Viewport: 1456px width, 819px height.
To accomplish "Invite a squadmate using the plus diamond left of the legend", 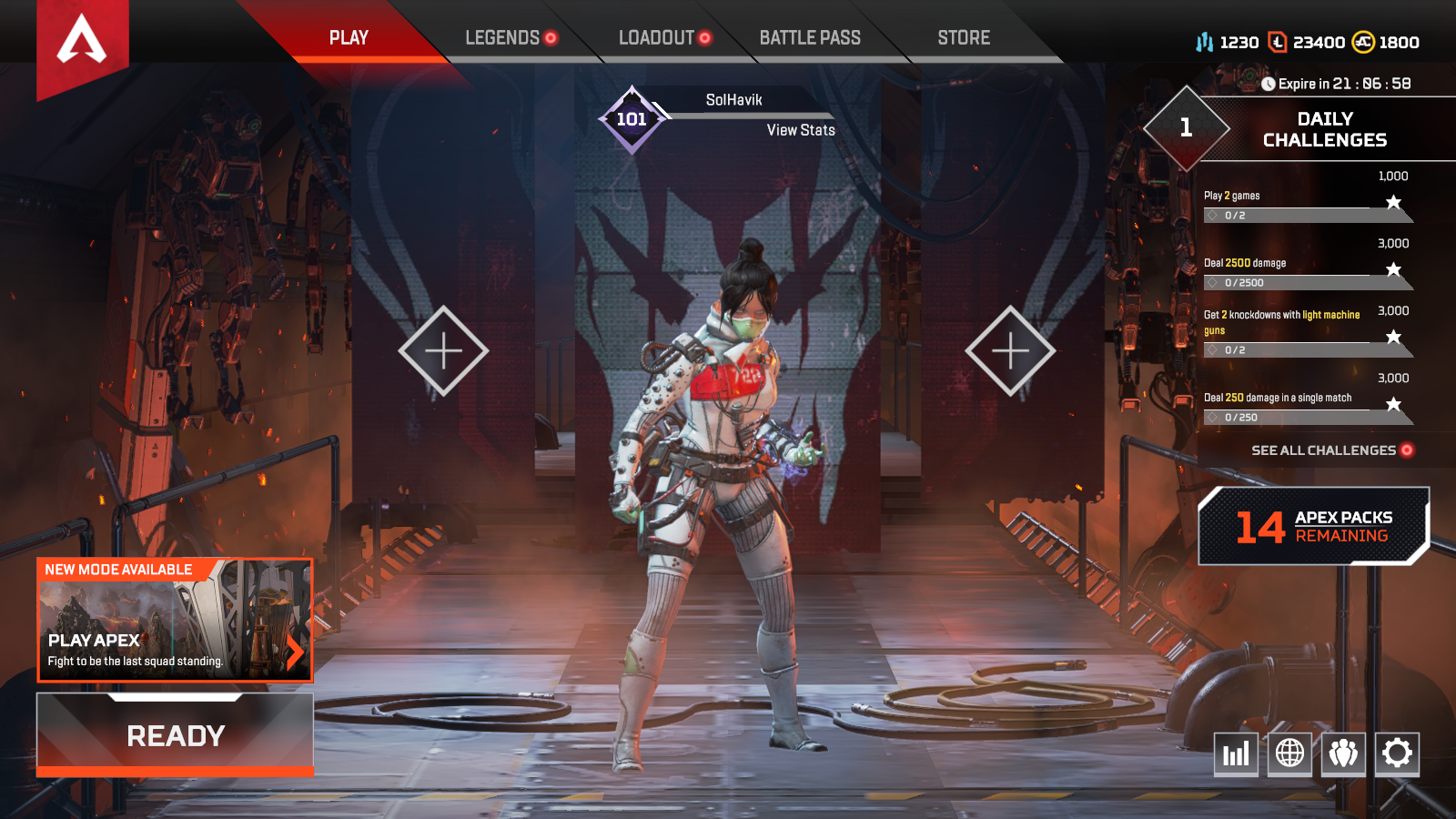I will pyautogui.click(x=443, y=350).
